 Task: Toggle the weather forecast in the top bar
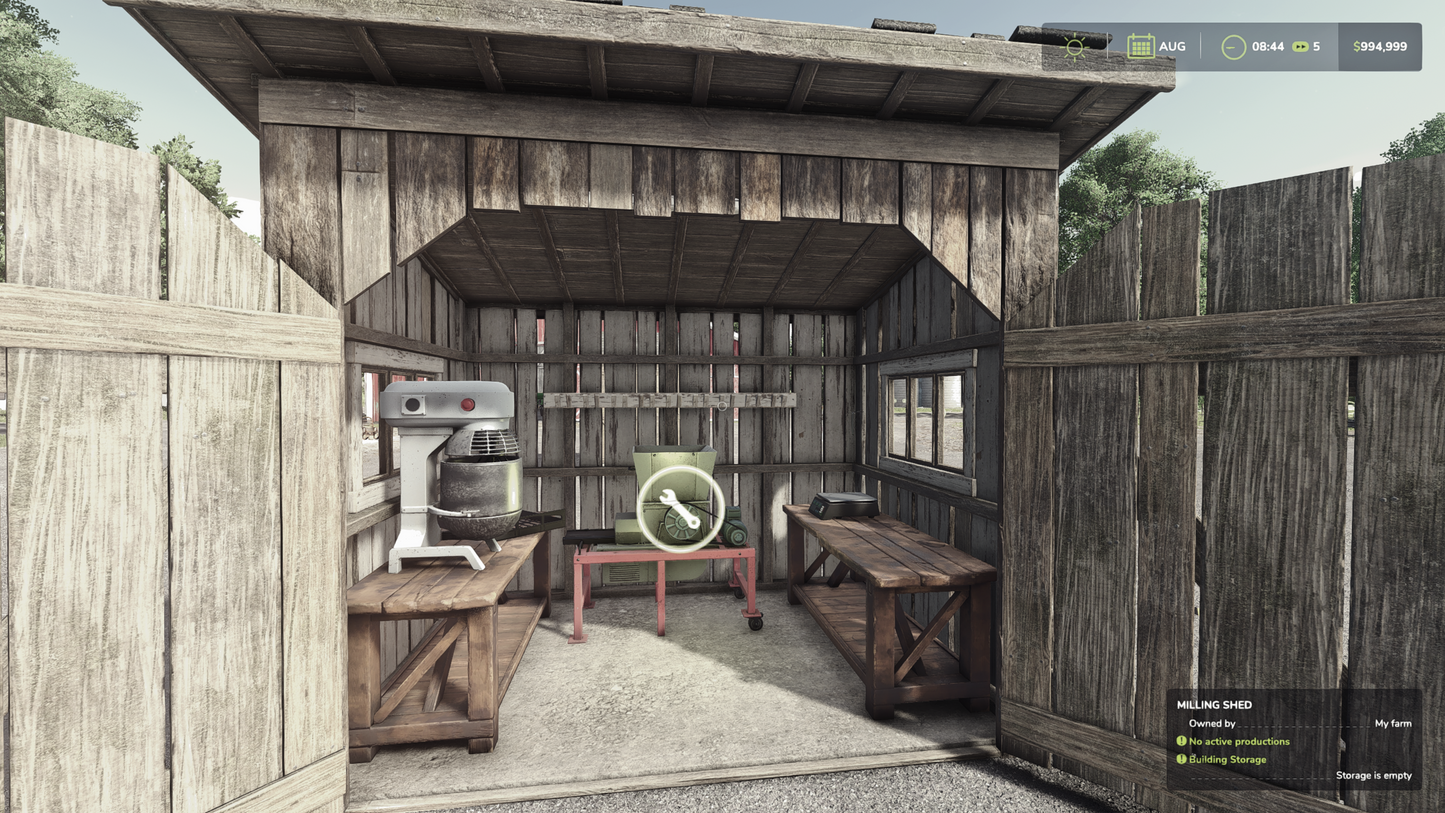(1075, 45)
